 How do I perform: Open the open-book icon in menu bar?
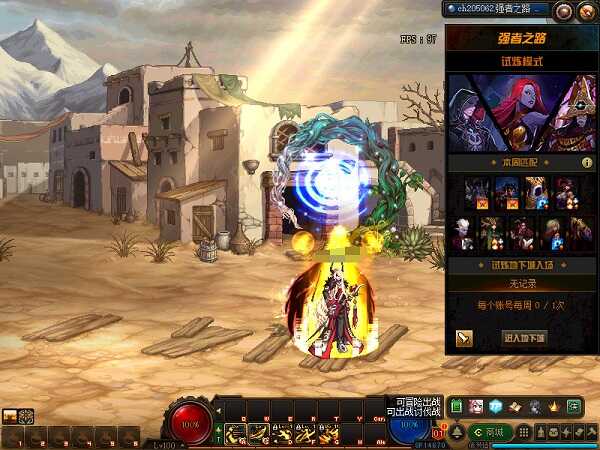click(x=515, y=406)
